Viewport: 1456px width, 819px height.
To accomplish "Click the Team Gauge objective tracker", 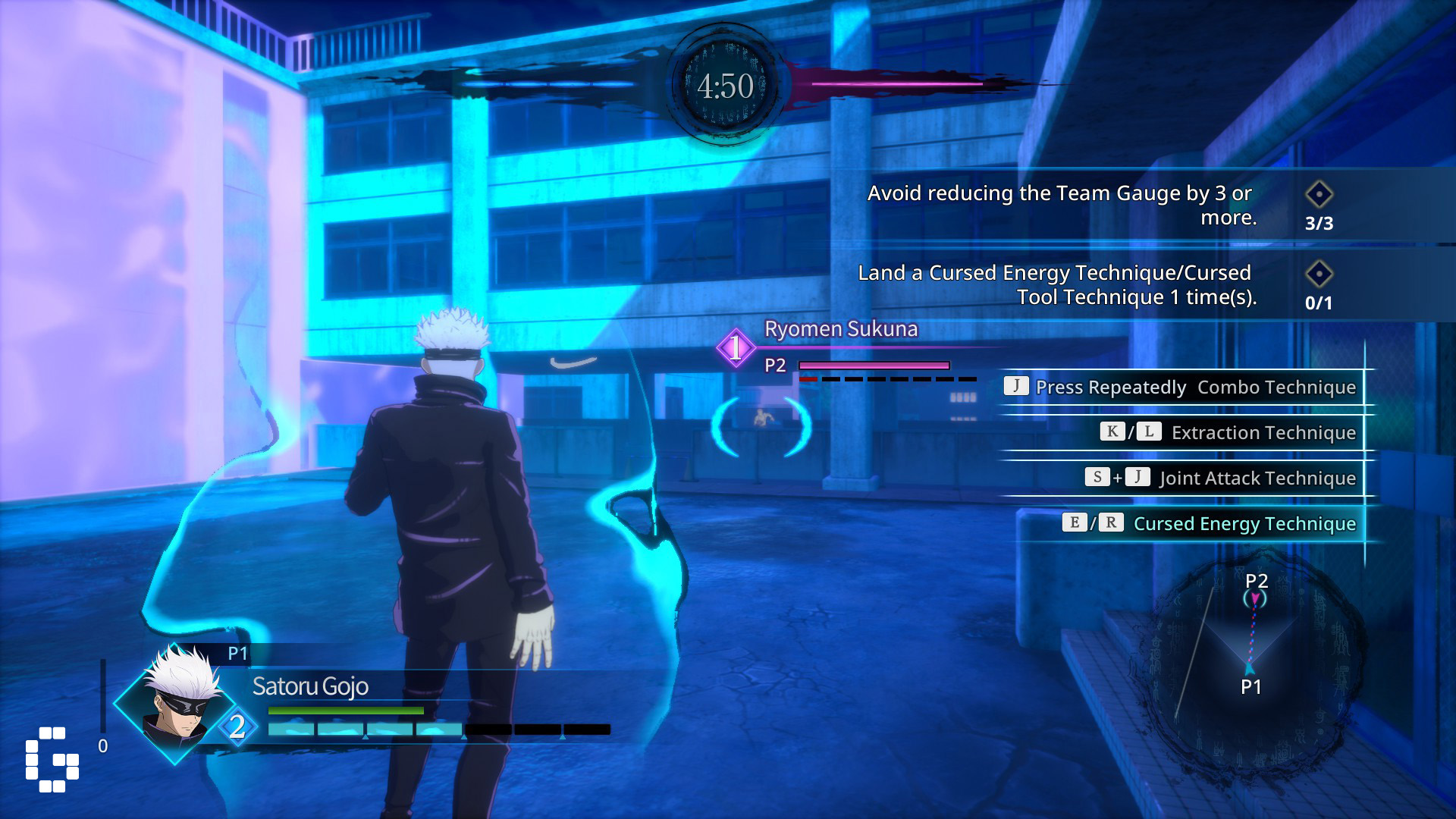I will click(1100, 205).
